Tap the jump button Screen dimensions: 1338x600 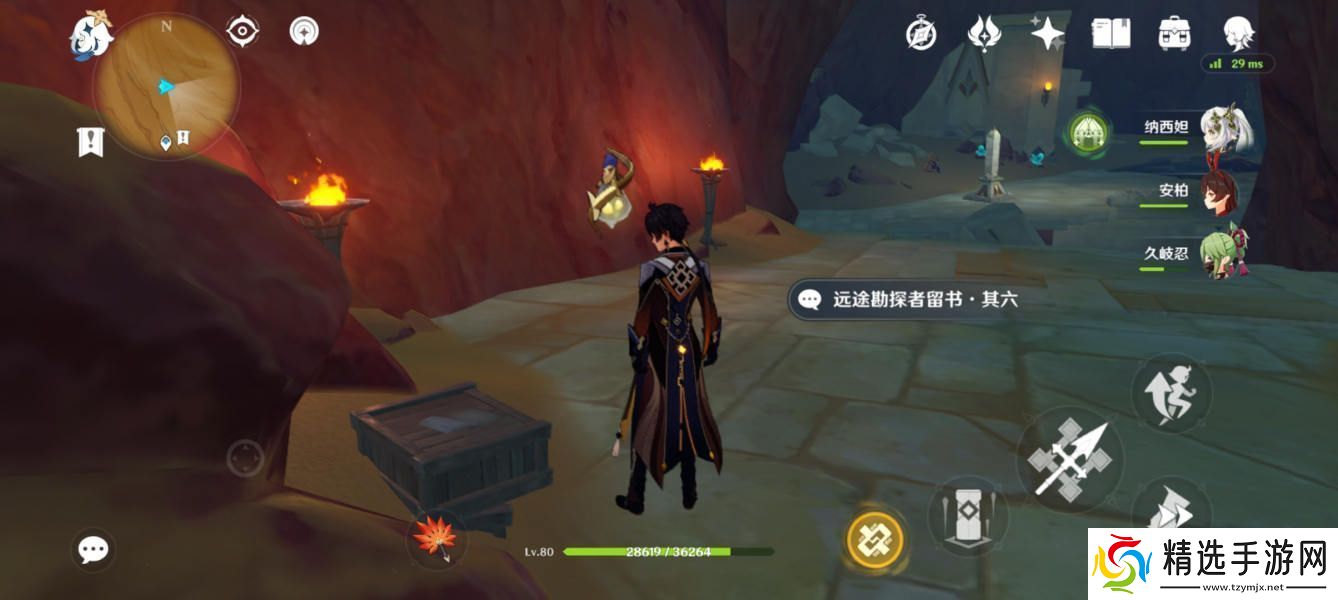tap(1171, 392)
